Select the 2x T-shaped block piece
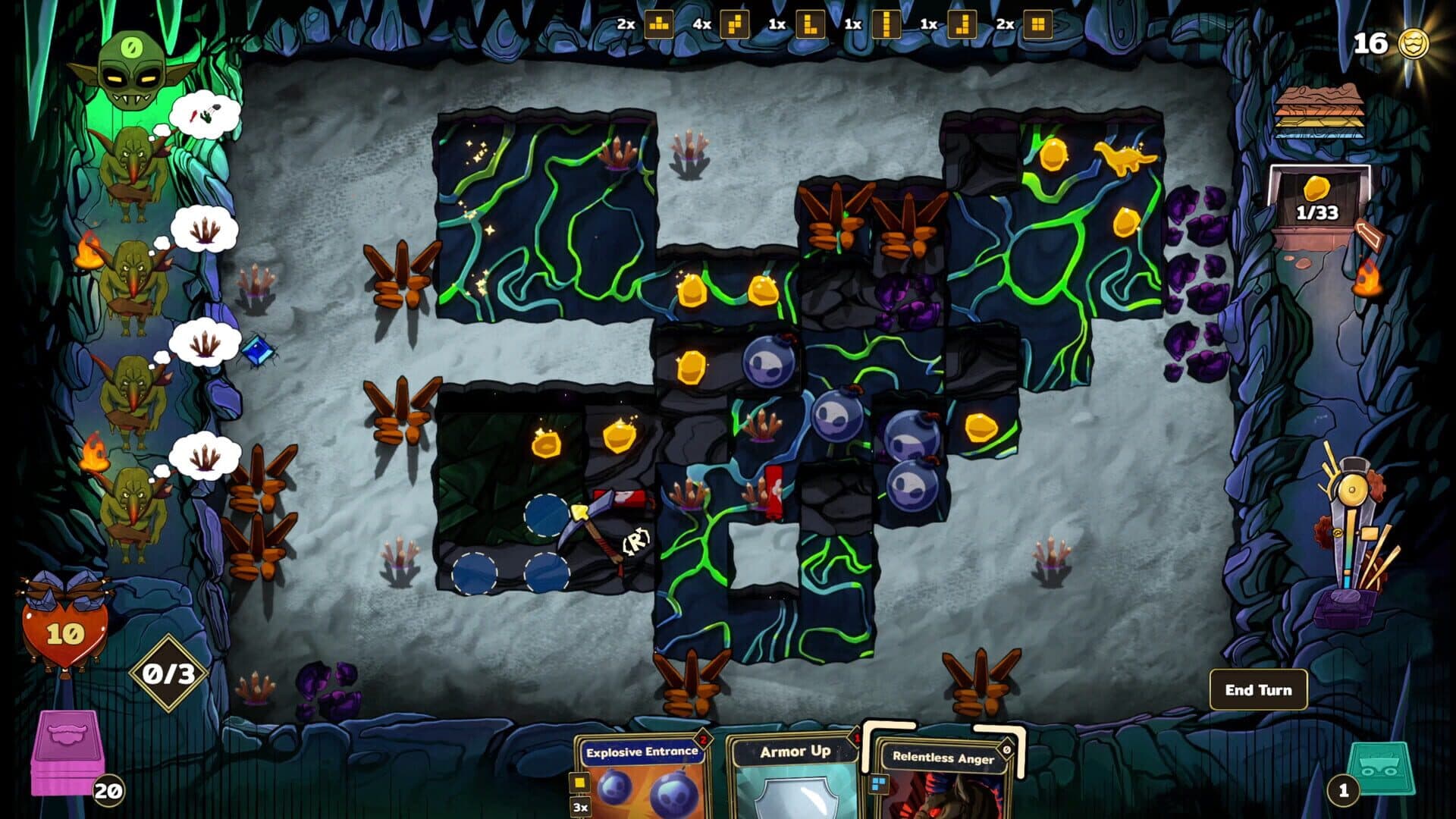Viewport: 1456px width, 819px height. click(x=659, y=24)
